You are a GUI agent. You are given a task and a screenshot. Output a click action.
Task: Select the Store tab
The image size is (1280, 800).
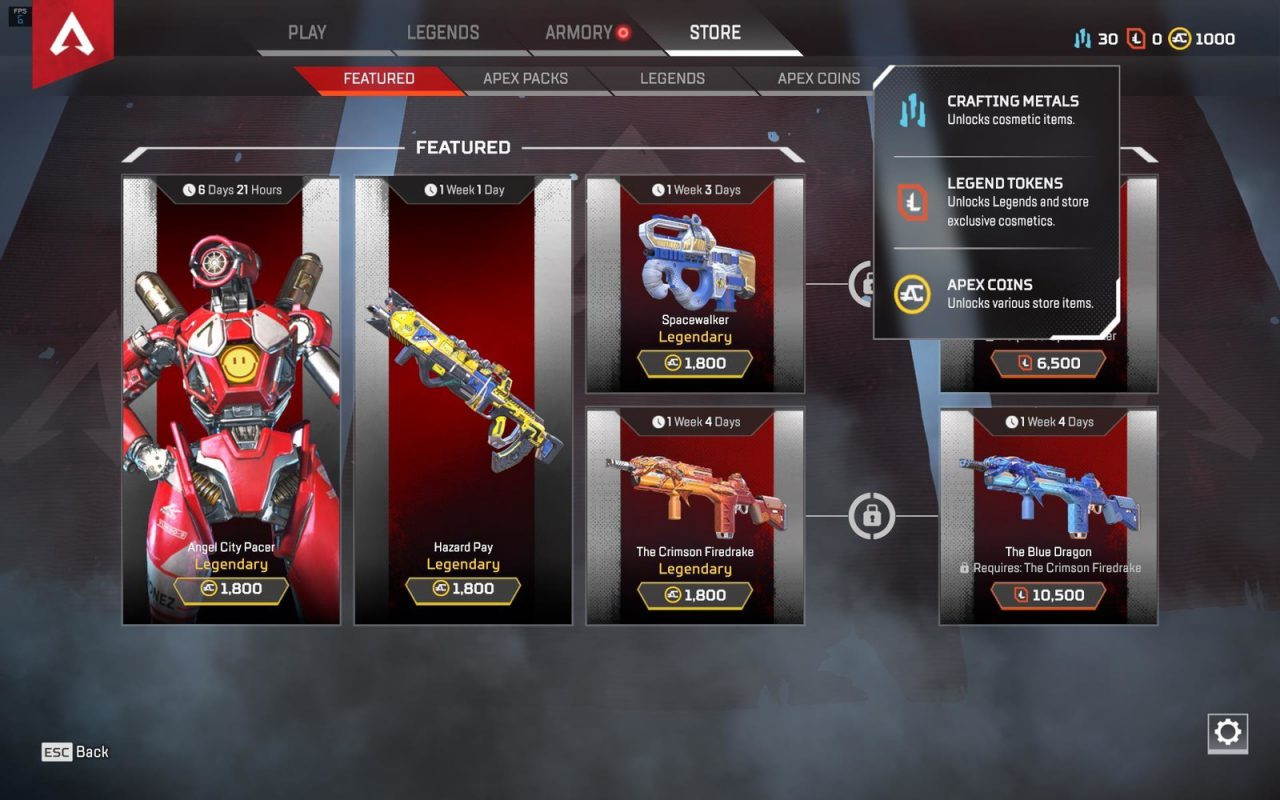715,32
